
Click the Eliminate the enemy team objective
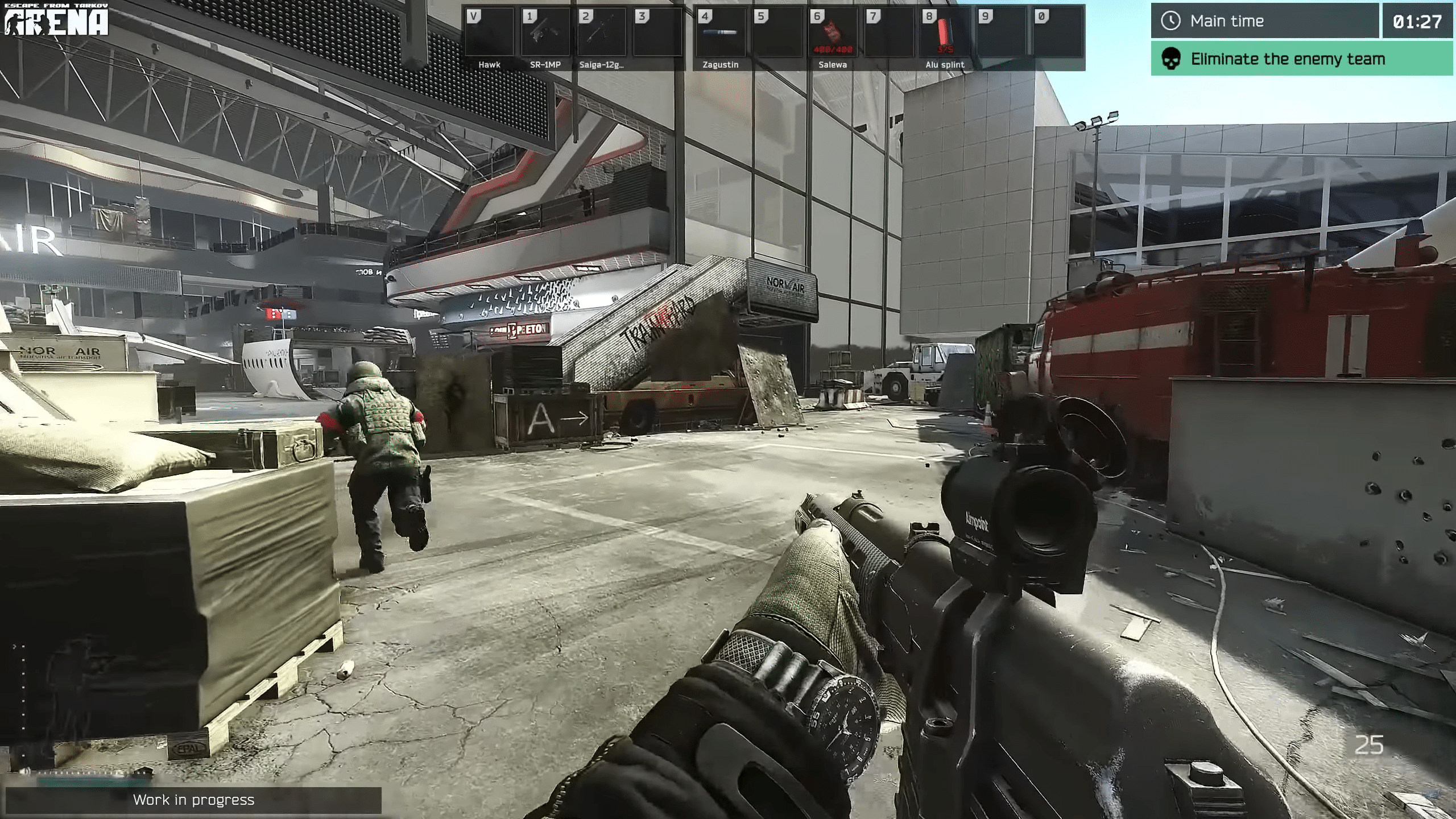(x=1301, y=59)
